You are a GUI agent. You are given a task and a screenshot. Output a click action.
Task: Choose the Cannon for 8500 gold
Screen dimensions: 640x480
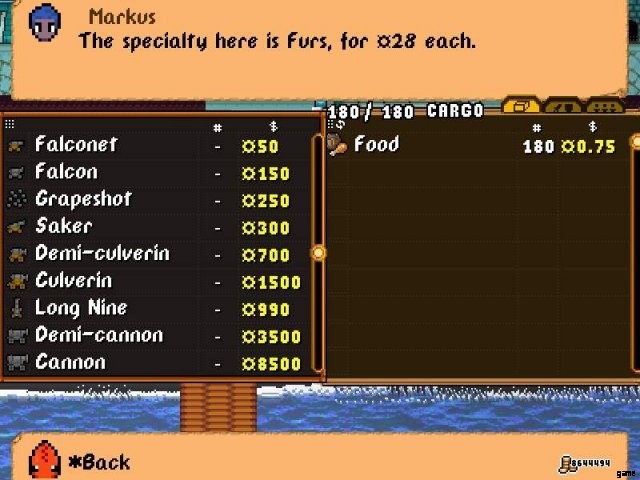(x=69, y=362)
